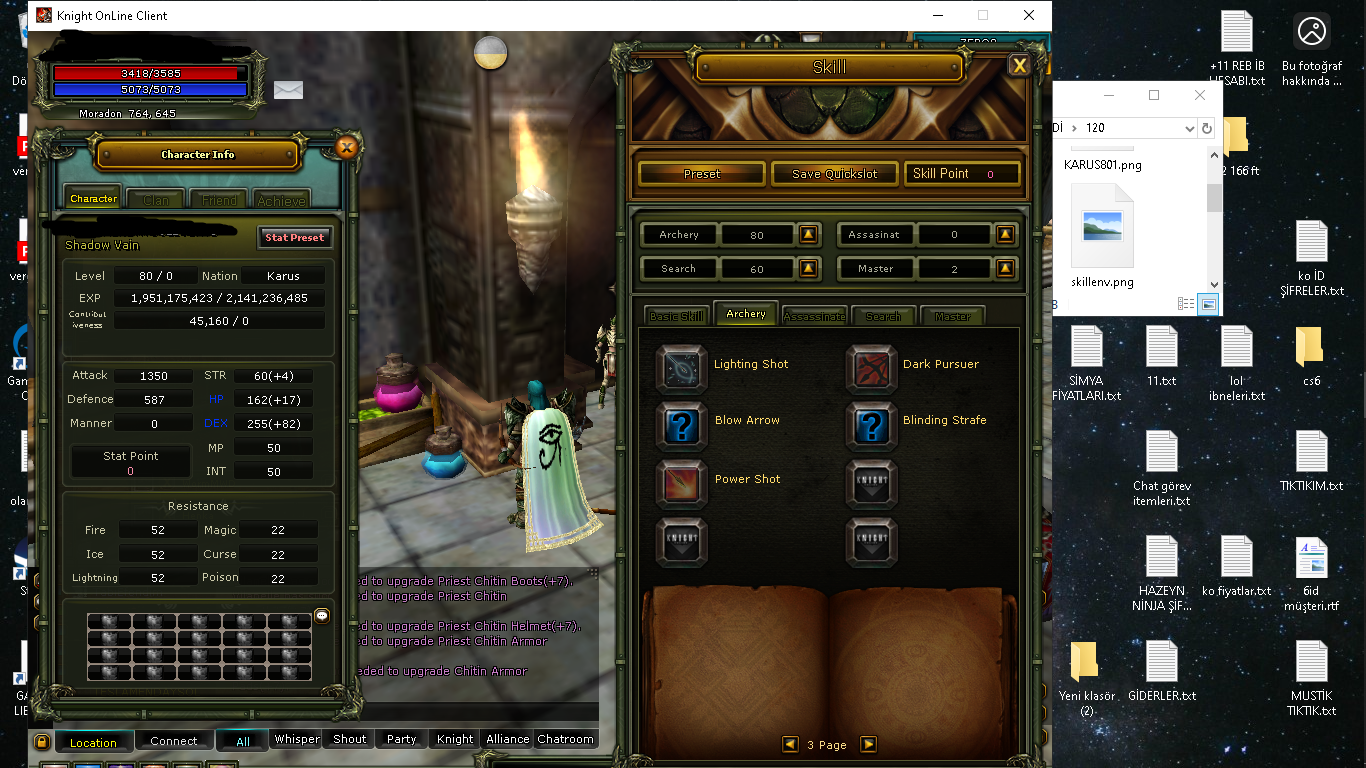Close the Skill window
1366x768 pixels.
(x=1019, y=66)
